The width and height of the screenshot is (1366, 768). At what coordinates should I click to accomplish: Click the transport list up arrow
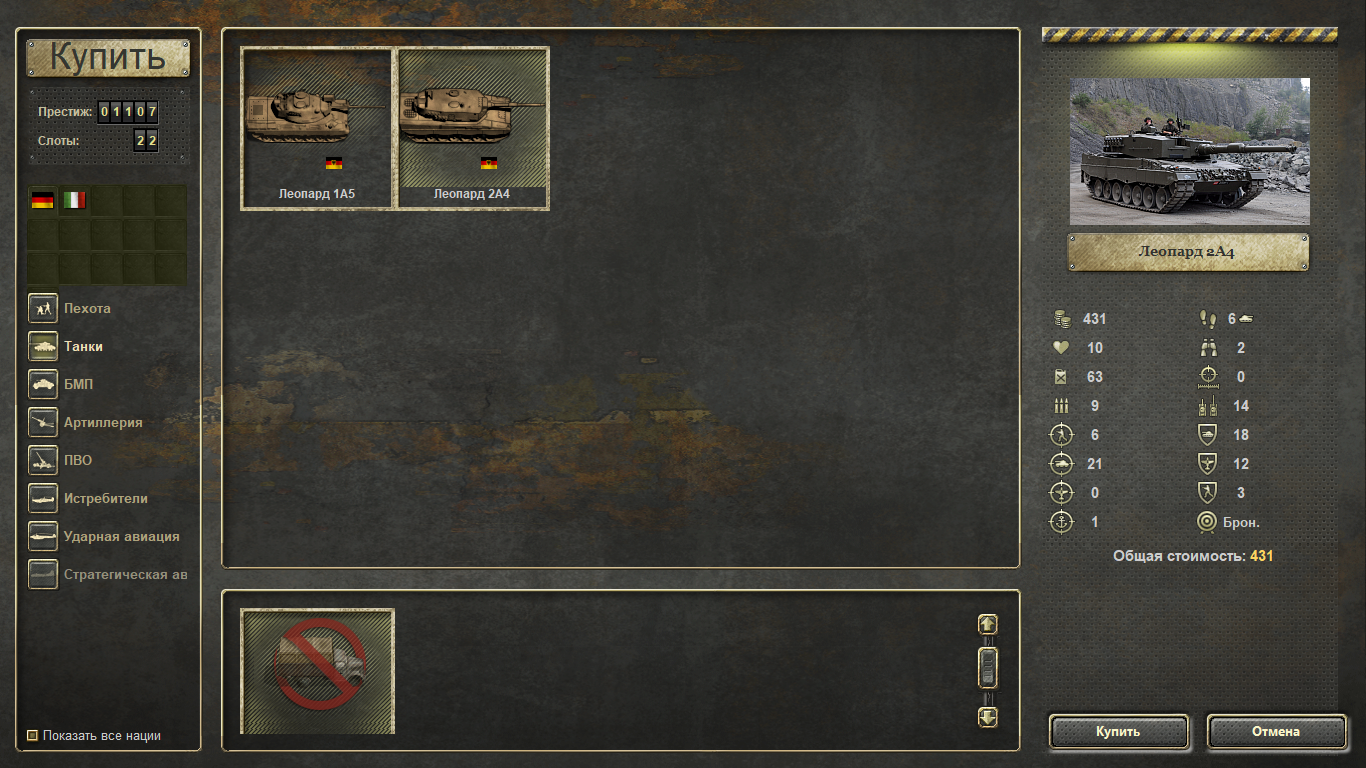tap(987, 624)
